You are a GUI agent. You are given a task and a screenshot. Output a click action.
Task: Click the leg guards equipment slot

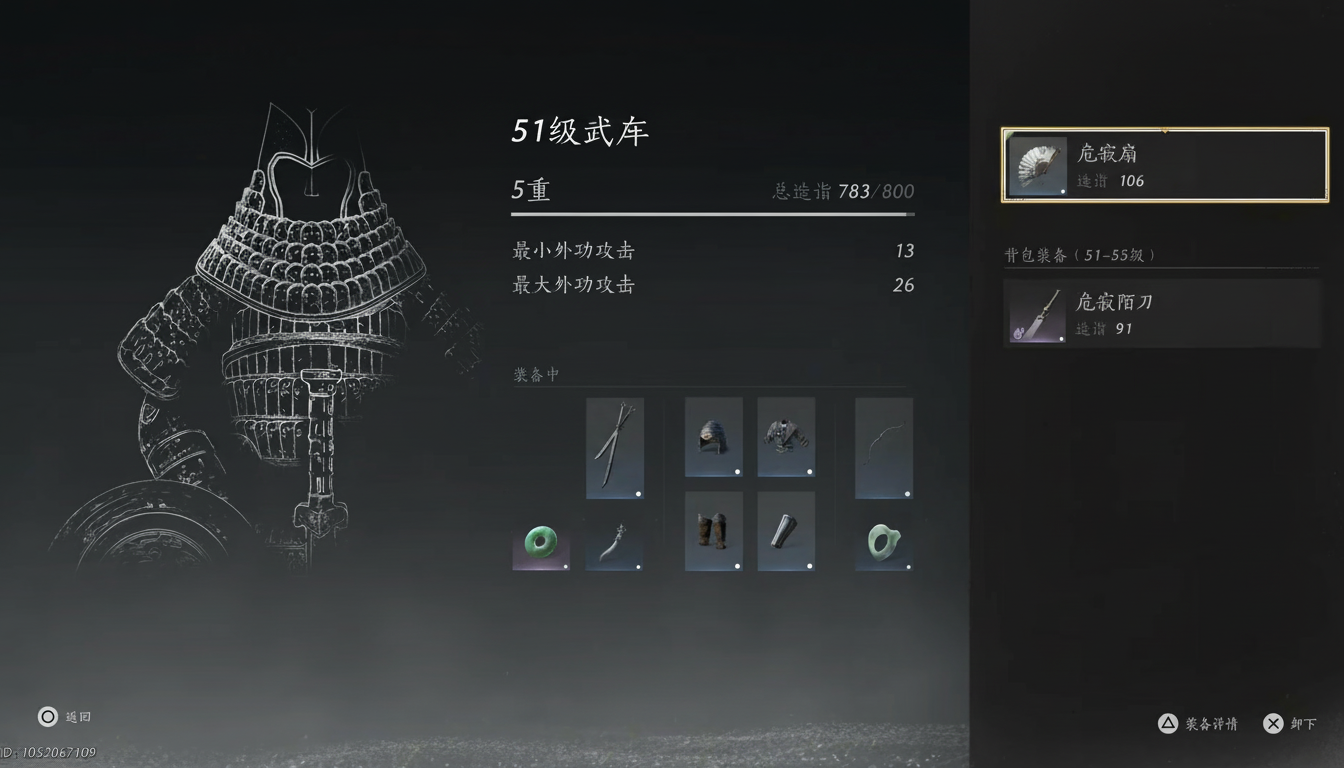click(713, 531)
